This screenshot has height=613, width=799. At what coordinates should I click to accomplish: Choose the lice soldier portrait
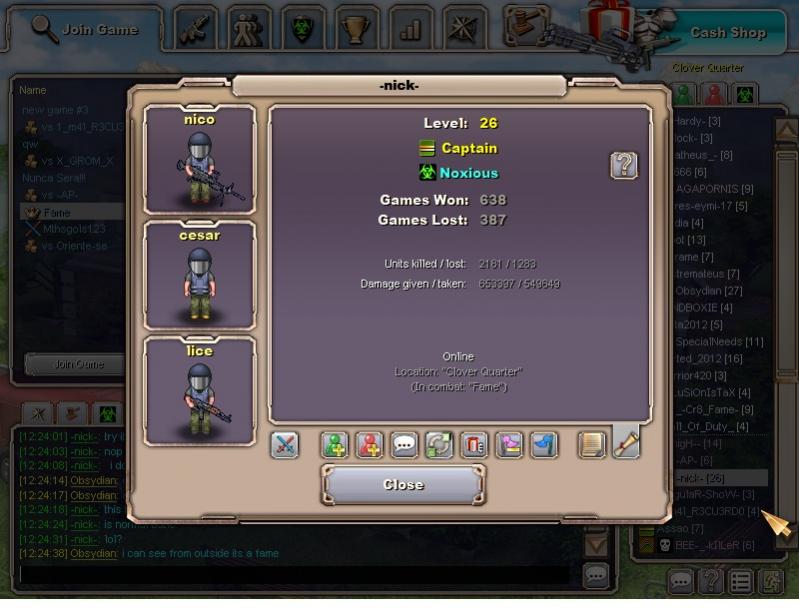[200, 391]
